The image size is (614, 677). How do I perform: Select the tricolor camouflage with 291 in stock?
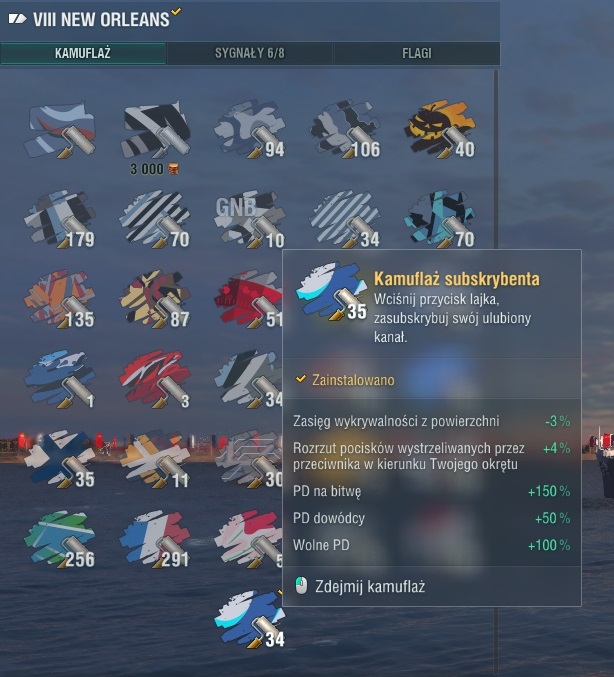155,539
